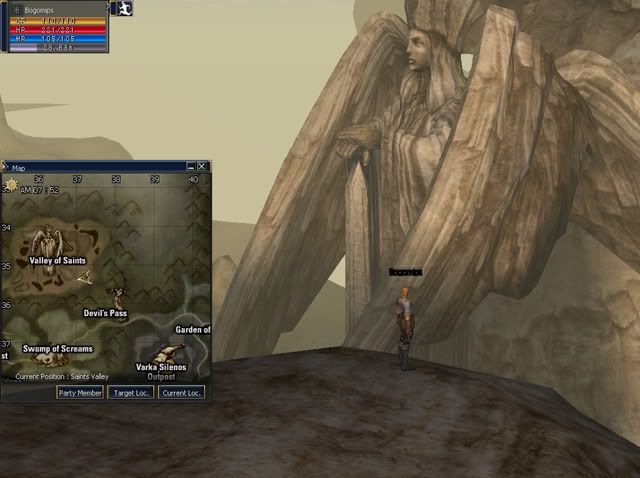Close the Map window
Viewport: 640px width, 478px height.
point(202,167)
